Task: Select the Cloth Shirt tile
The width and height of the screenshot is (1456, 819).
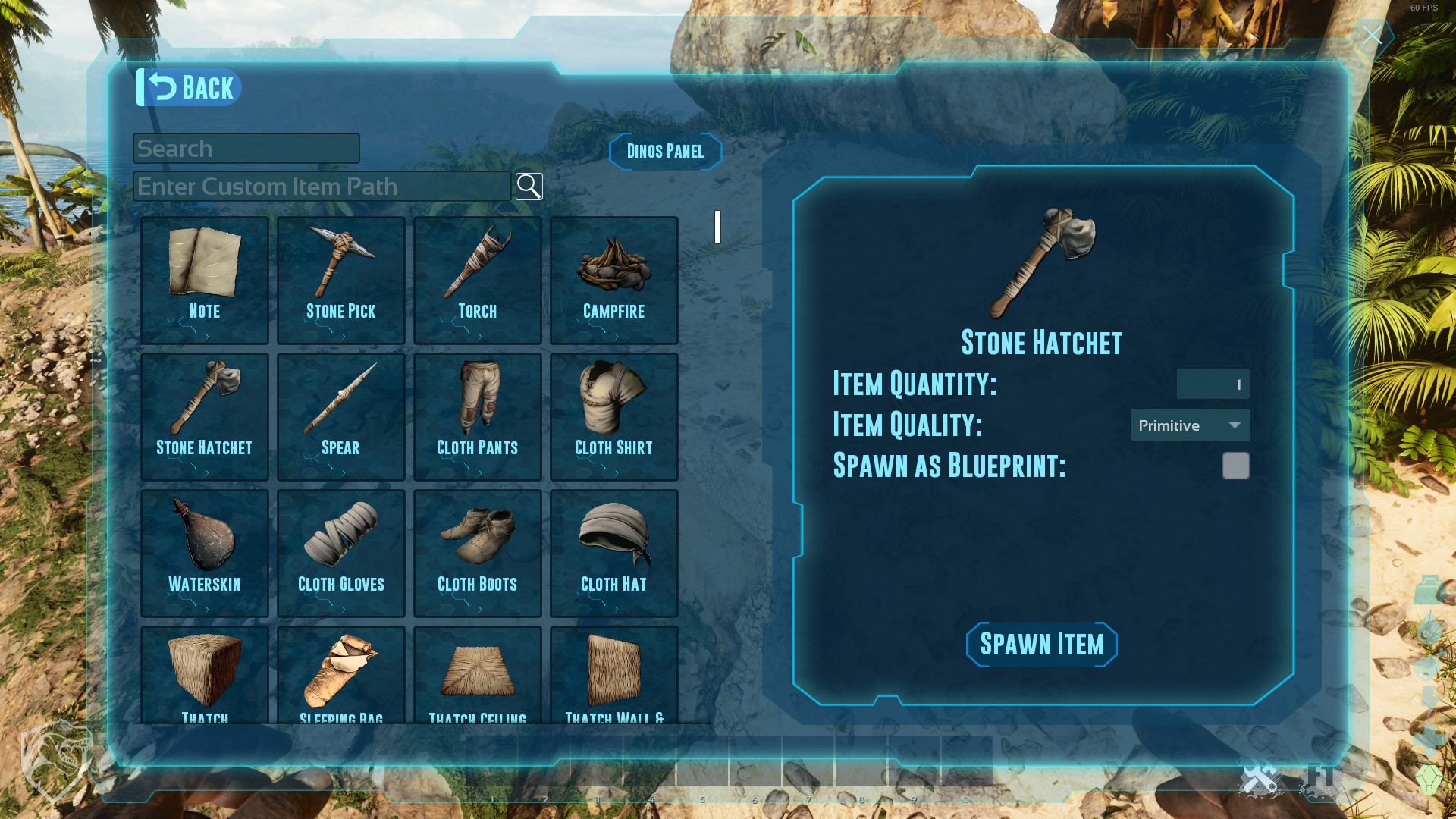Action: [614, 416]
